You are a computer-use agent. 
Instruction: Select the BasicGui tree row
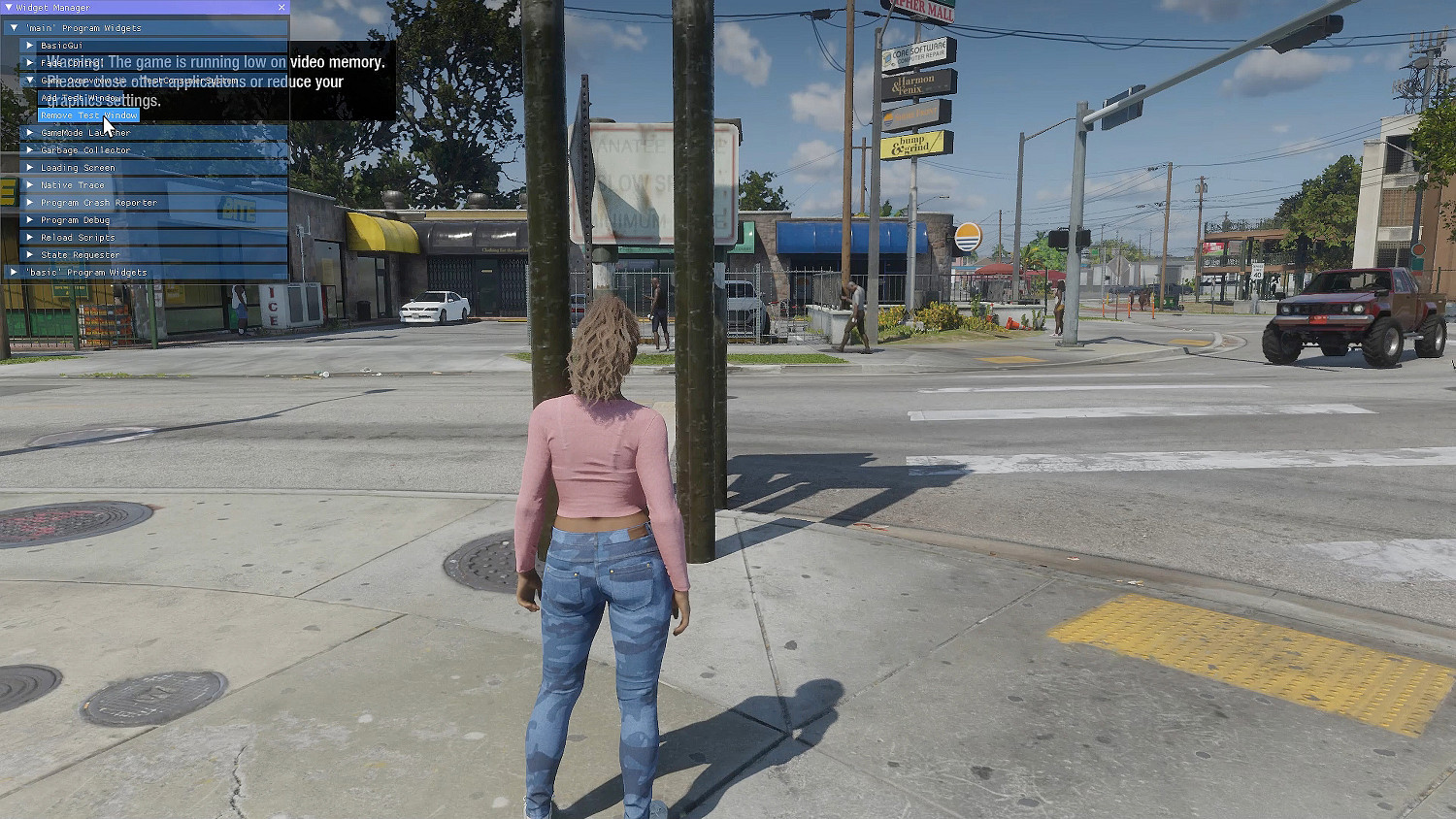pyautogui.click(x=62, y=45)
